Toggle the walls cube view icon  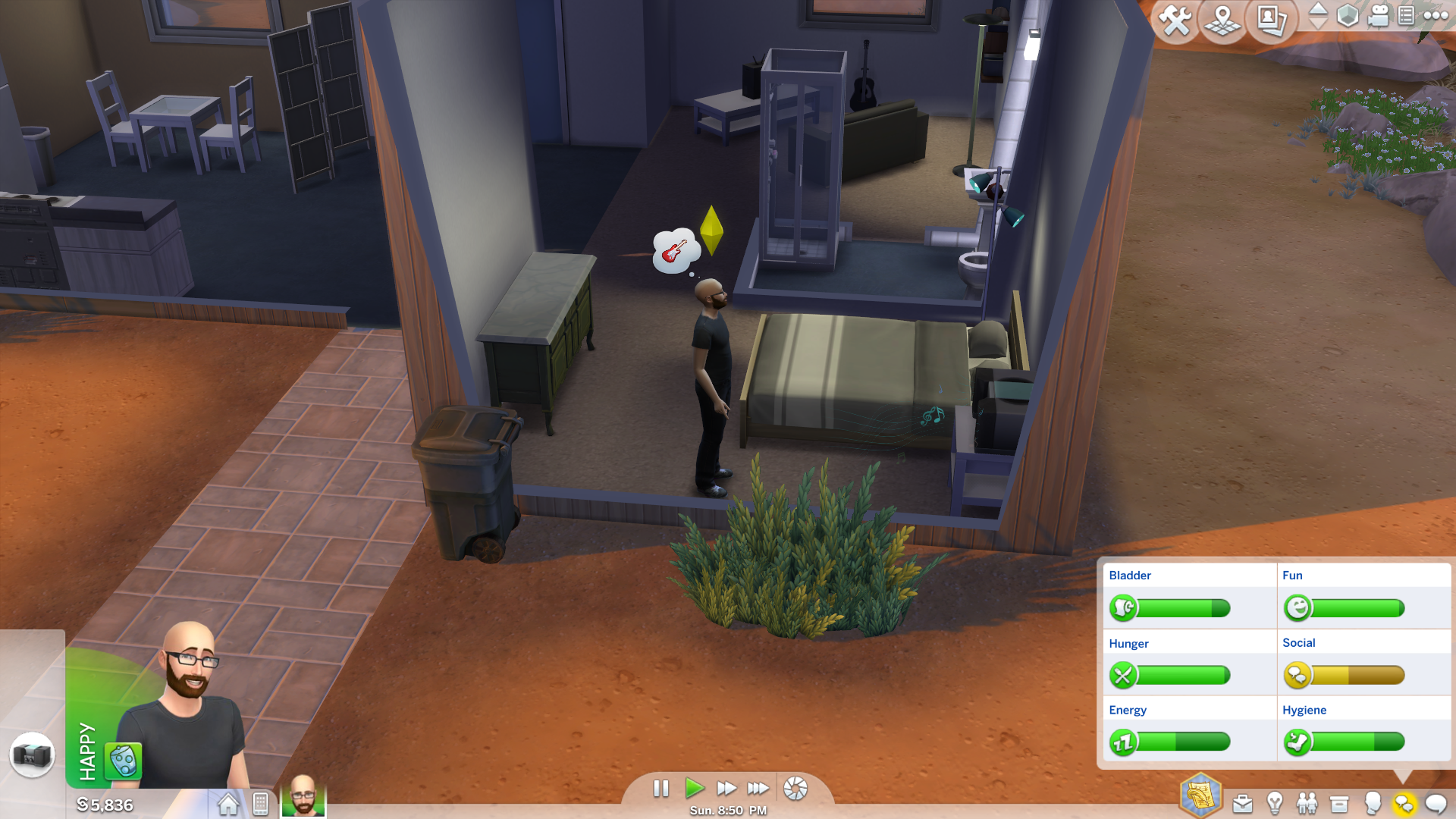click(1348, 15)
